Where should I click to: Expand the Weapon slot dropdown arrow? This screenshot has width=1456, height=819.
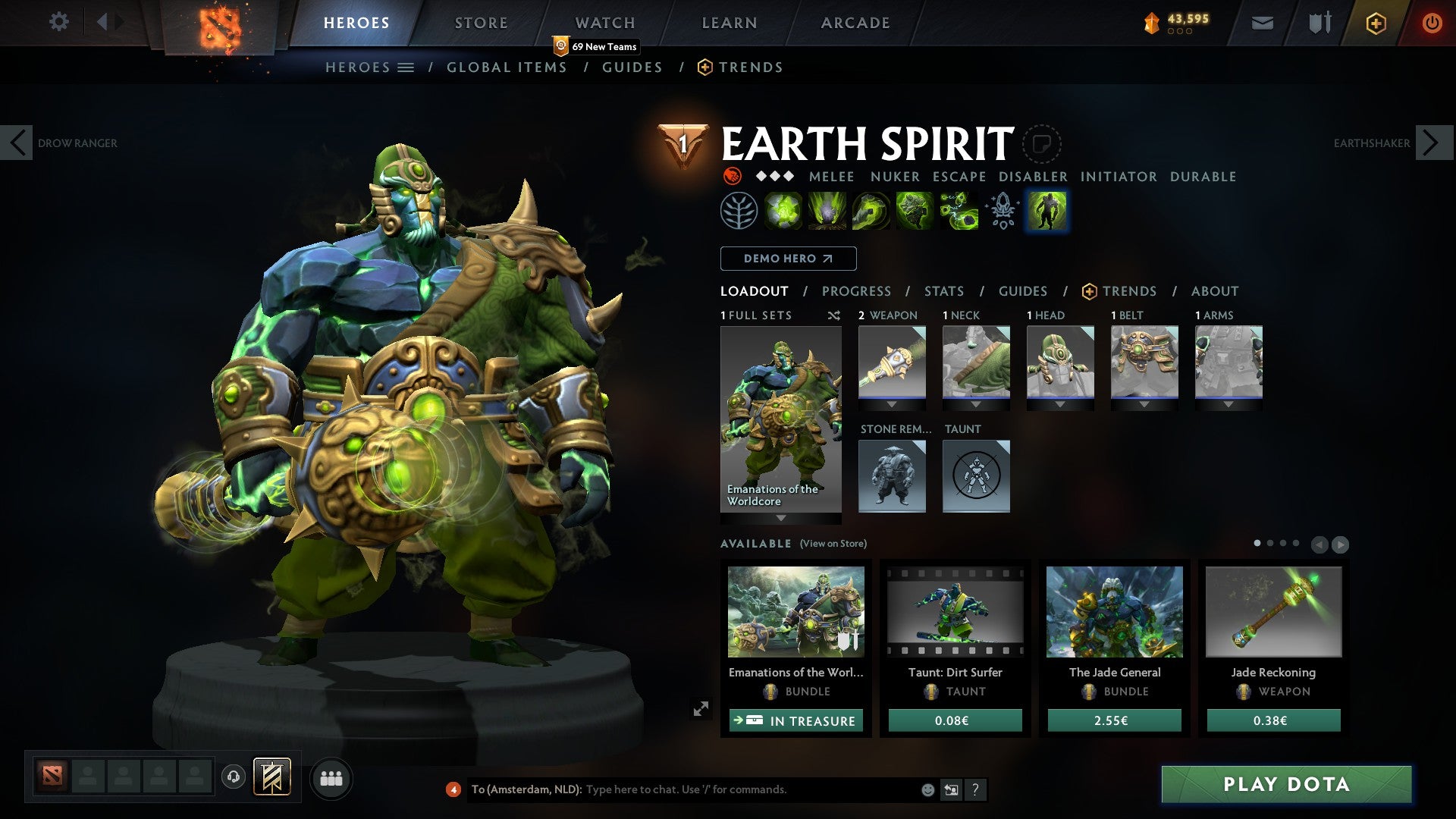tap(892, 404)
